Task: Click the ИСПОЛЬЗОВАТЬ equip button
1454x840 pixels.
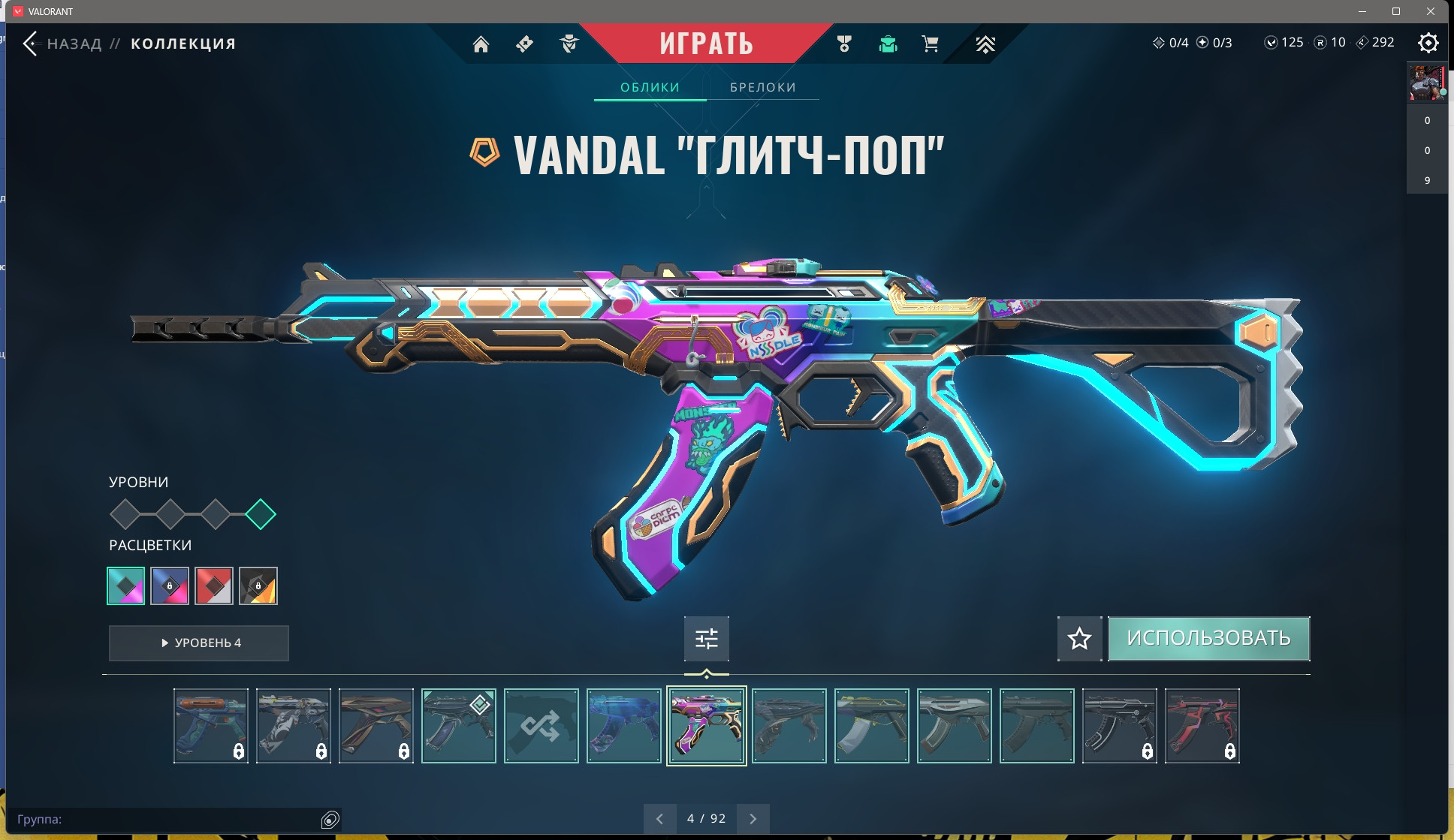Action: click(1208, 639)
